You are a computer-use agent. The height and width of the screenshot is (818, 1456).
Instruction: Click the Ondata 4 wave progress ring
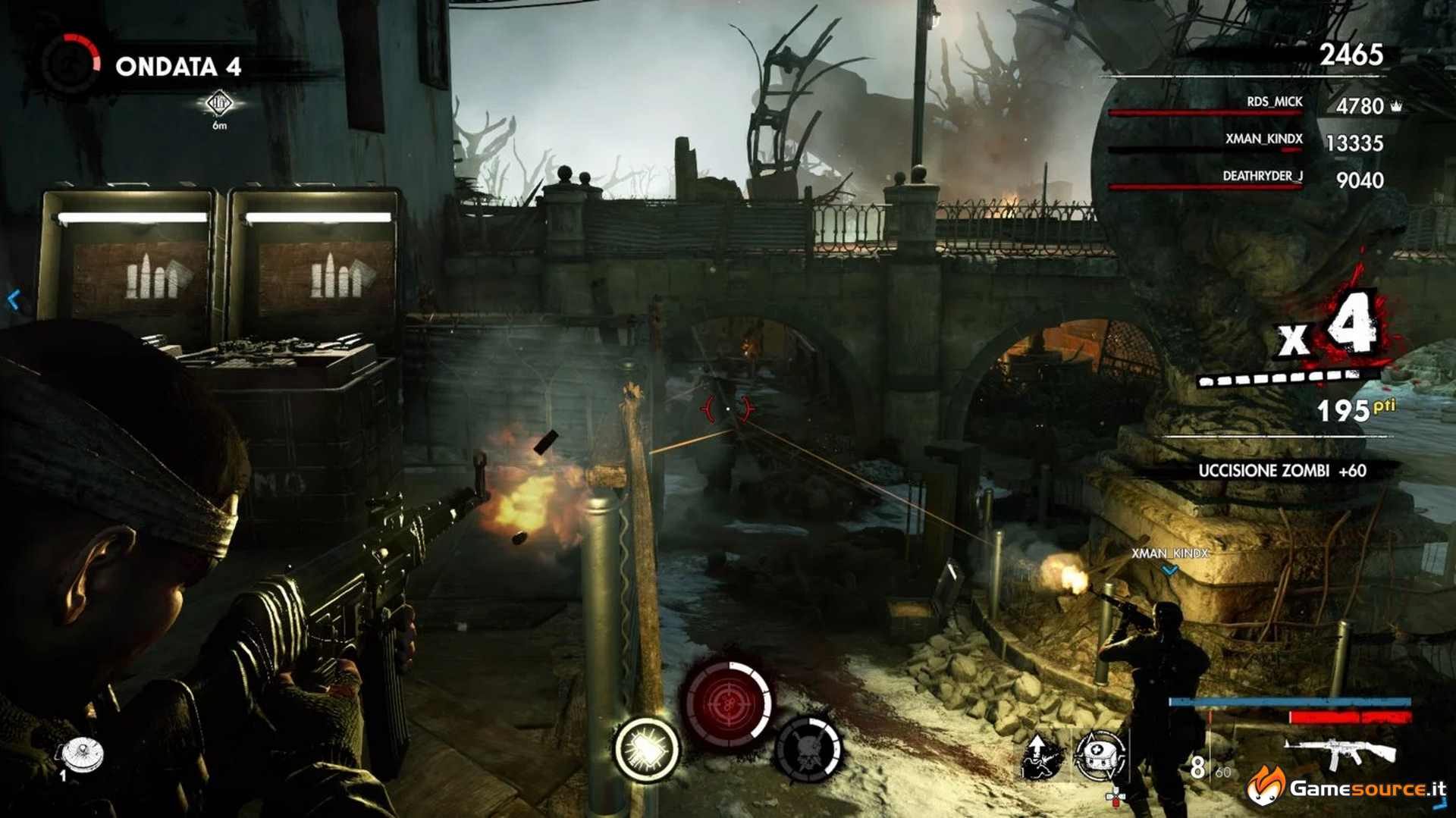click(71, 64)
